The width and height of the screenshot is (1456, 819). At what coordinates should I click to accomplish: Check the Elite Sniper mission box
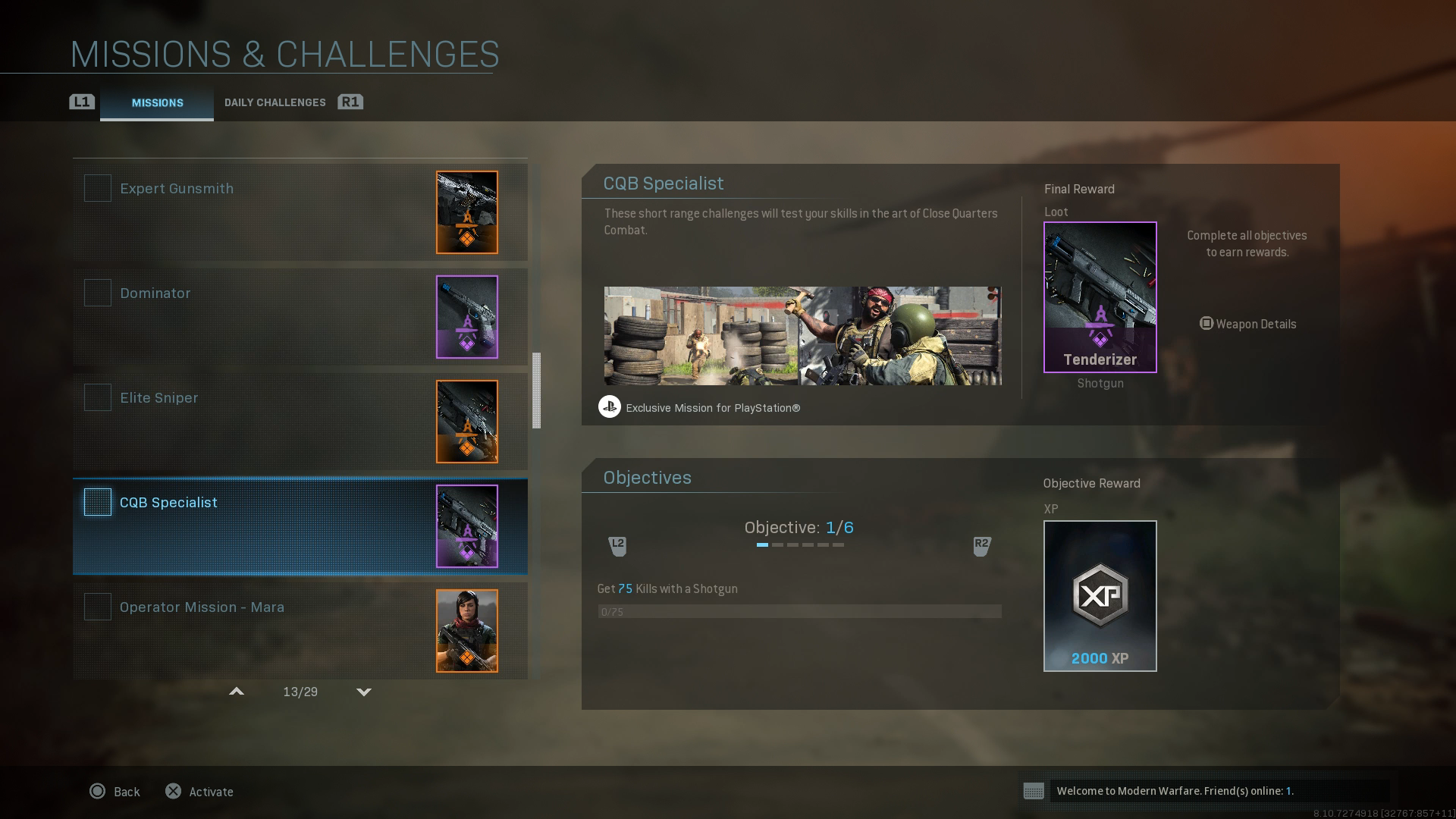(97, 397)
